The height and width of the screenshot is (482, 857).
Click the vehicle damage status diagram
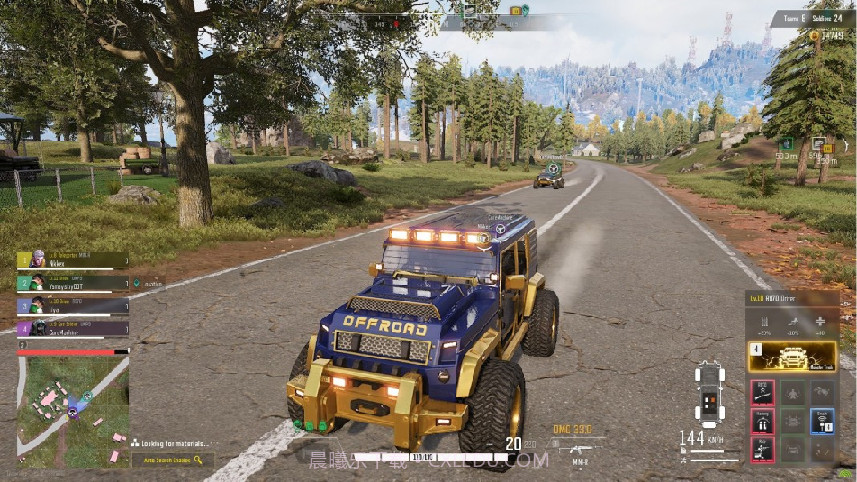708,393
